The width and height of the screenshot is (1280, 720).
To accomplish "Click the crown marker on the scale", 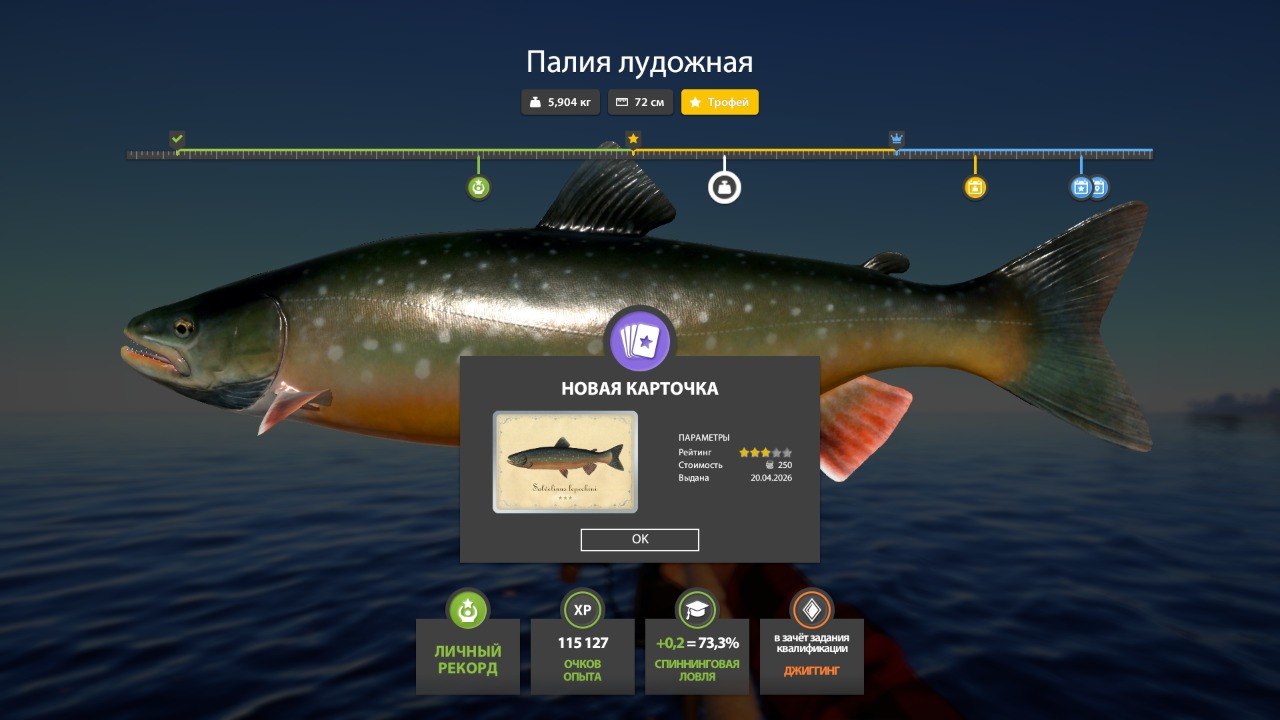I will tap(895, 137).
